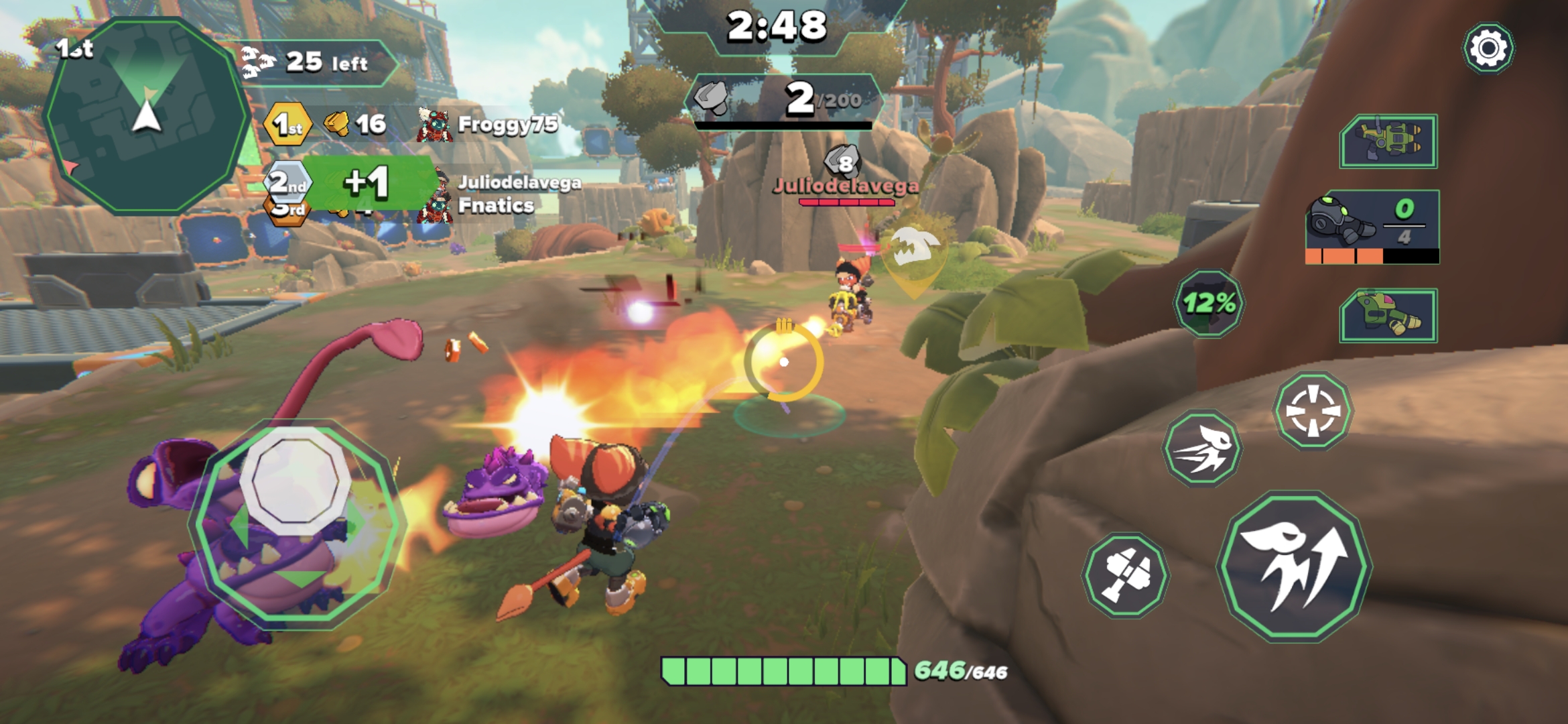Swing the wrench melee button
Screen dimensions: 1568x724
pos(1126,575)
